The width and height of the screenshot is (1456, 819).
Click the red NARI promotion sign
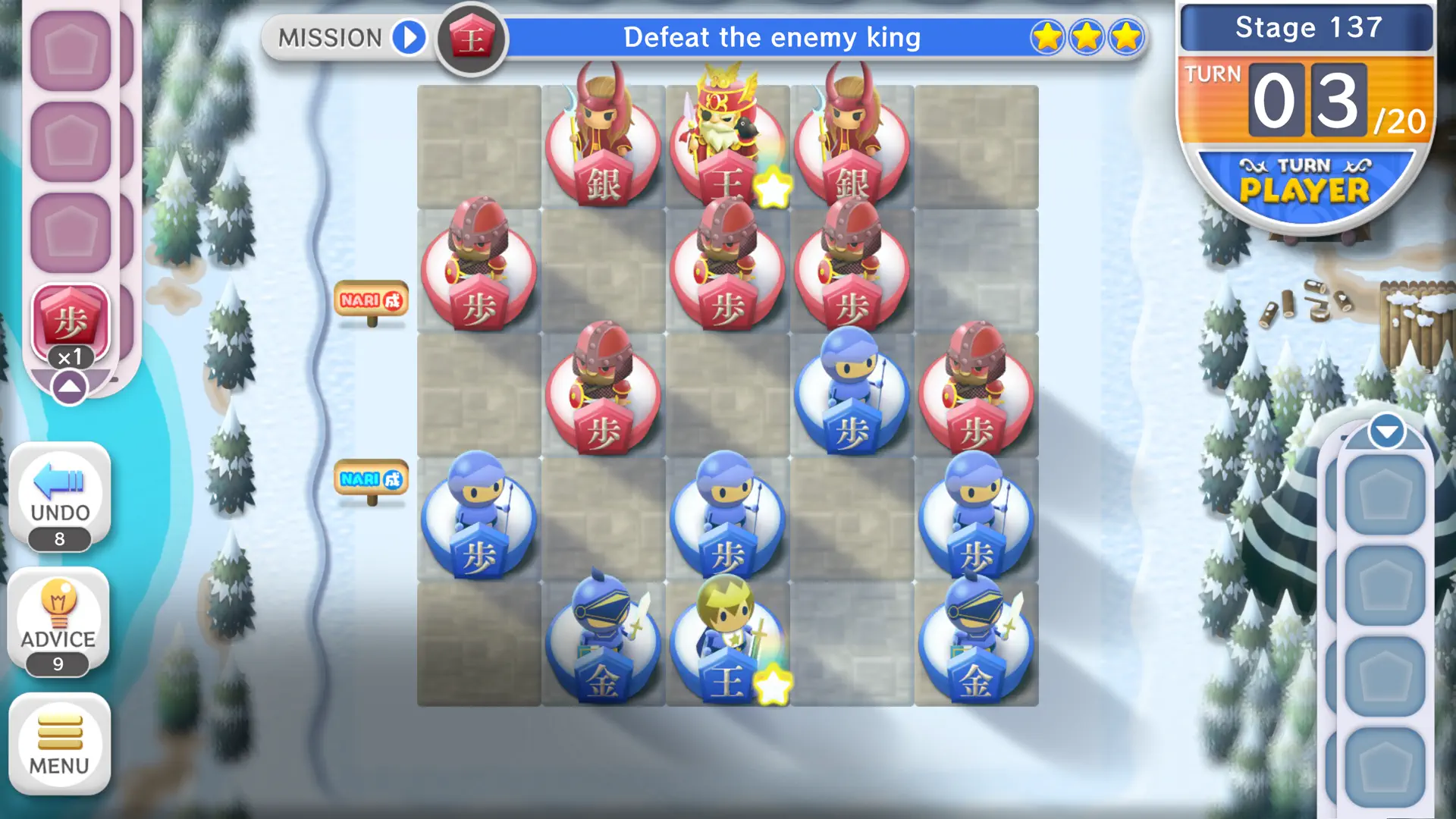click(371, 300)
